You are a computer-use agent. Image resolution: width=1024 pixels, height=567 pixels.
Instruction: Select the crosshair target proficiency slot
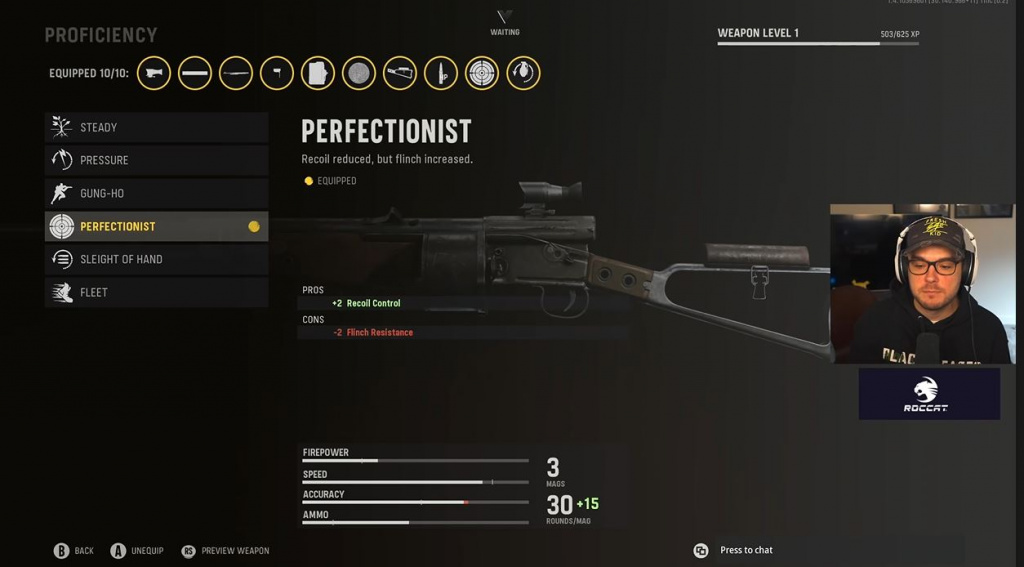pos(482,73)
